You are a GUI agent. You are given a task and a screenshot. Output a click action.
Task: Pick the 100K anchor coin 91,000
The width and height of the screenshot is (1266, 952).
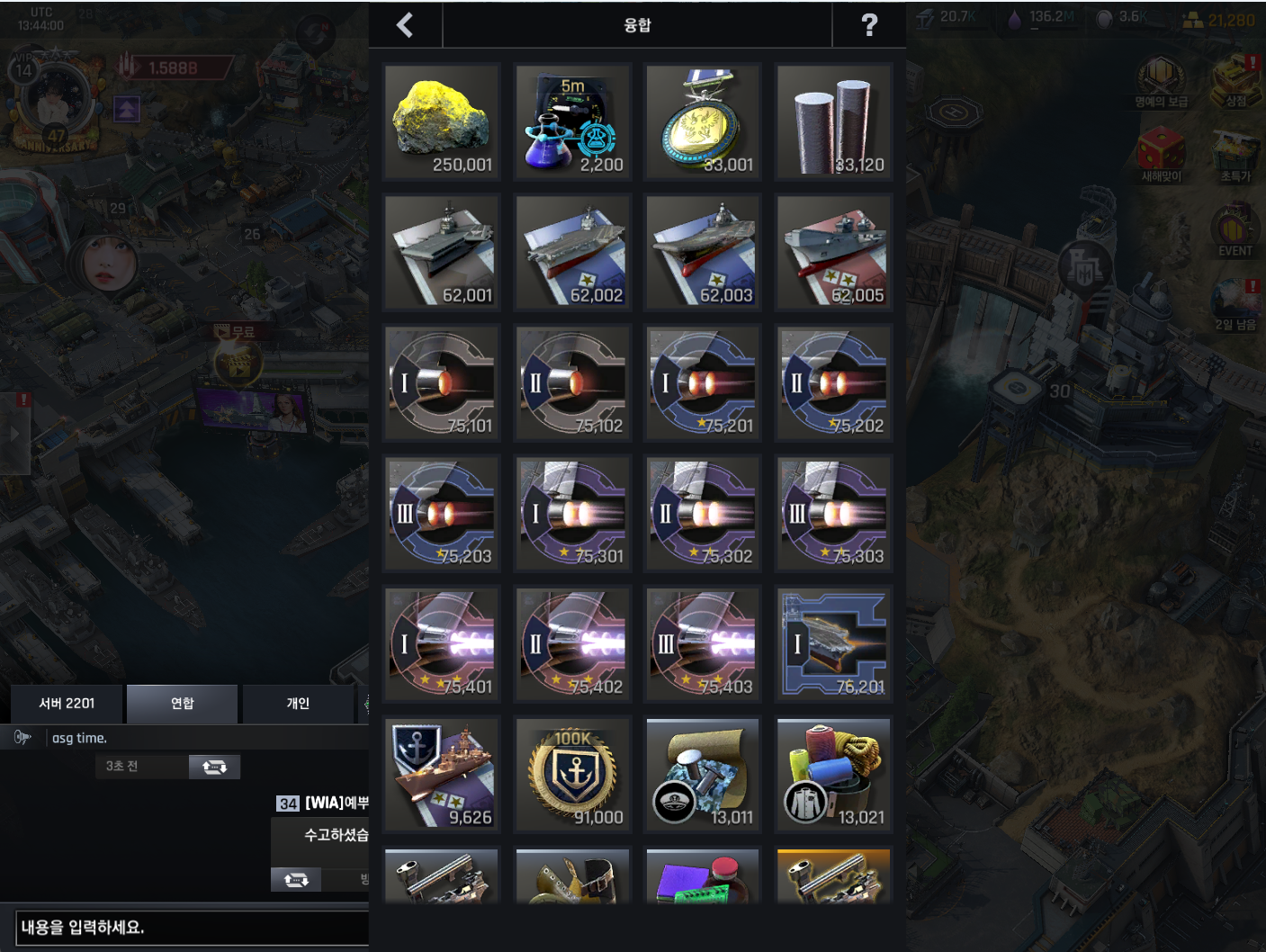point(572,774)
